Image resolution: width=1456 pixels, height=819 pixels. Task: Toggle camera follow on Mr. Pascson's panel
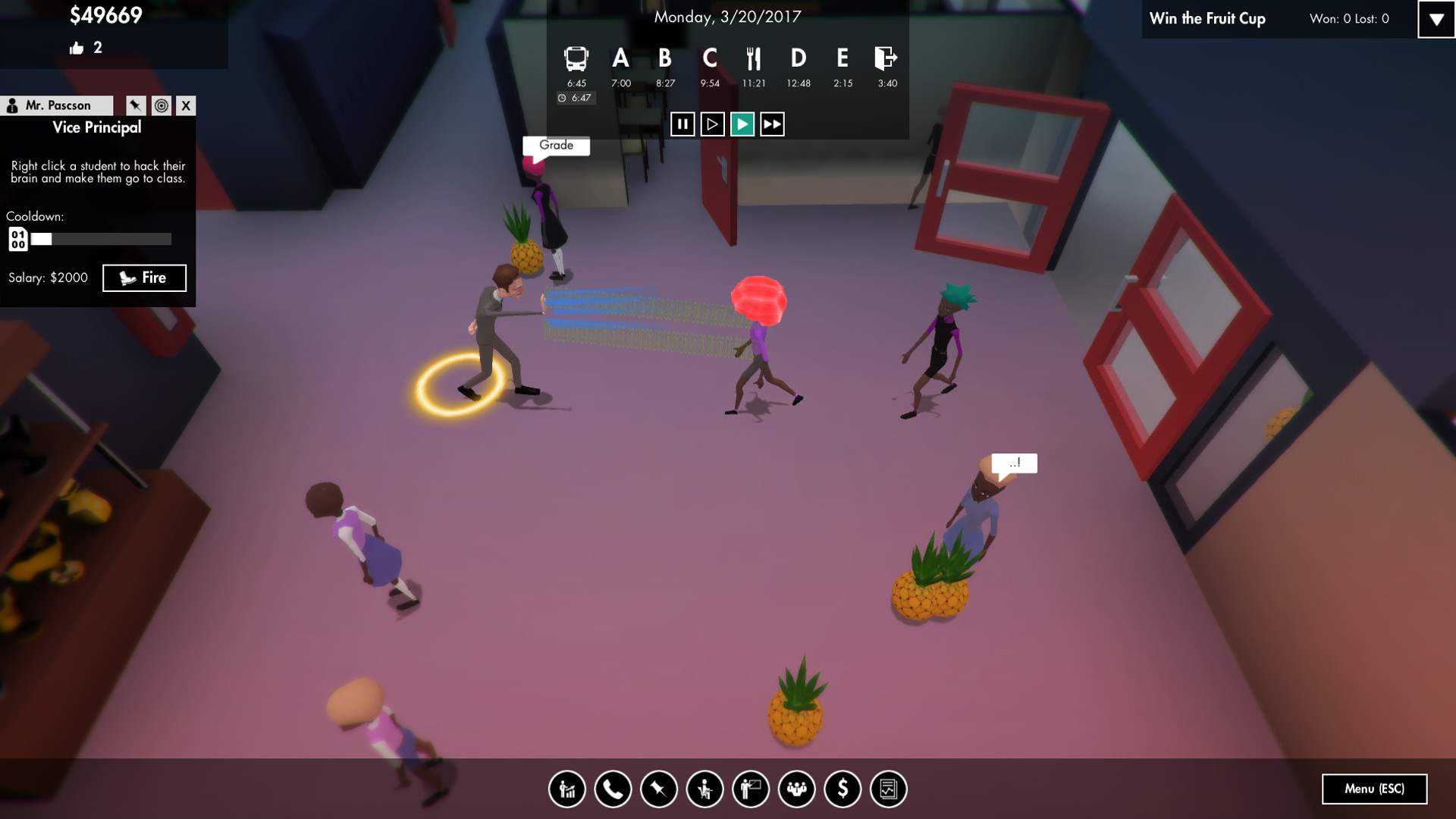point(161,105)
